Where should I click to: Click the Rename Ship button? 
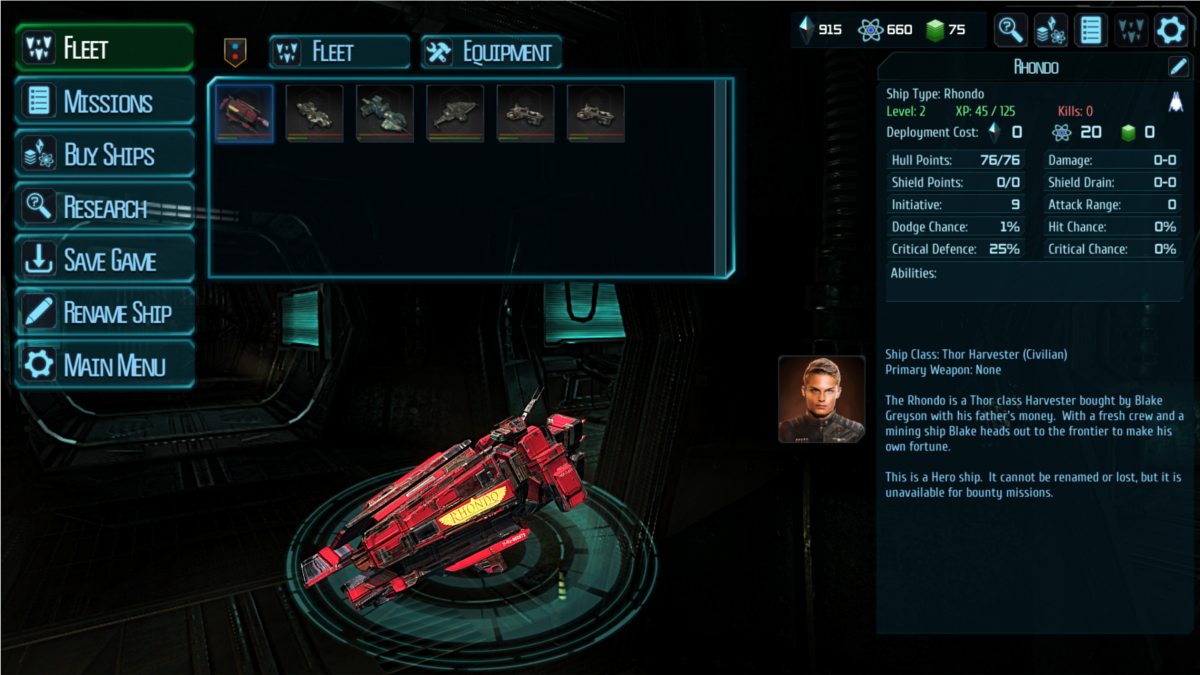coord(104,313)
